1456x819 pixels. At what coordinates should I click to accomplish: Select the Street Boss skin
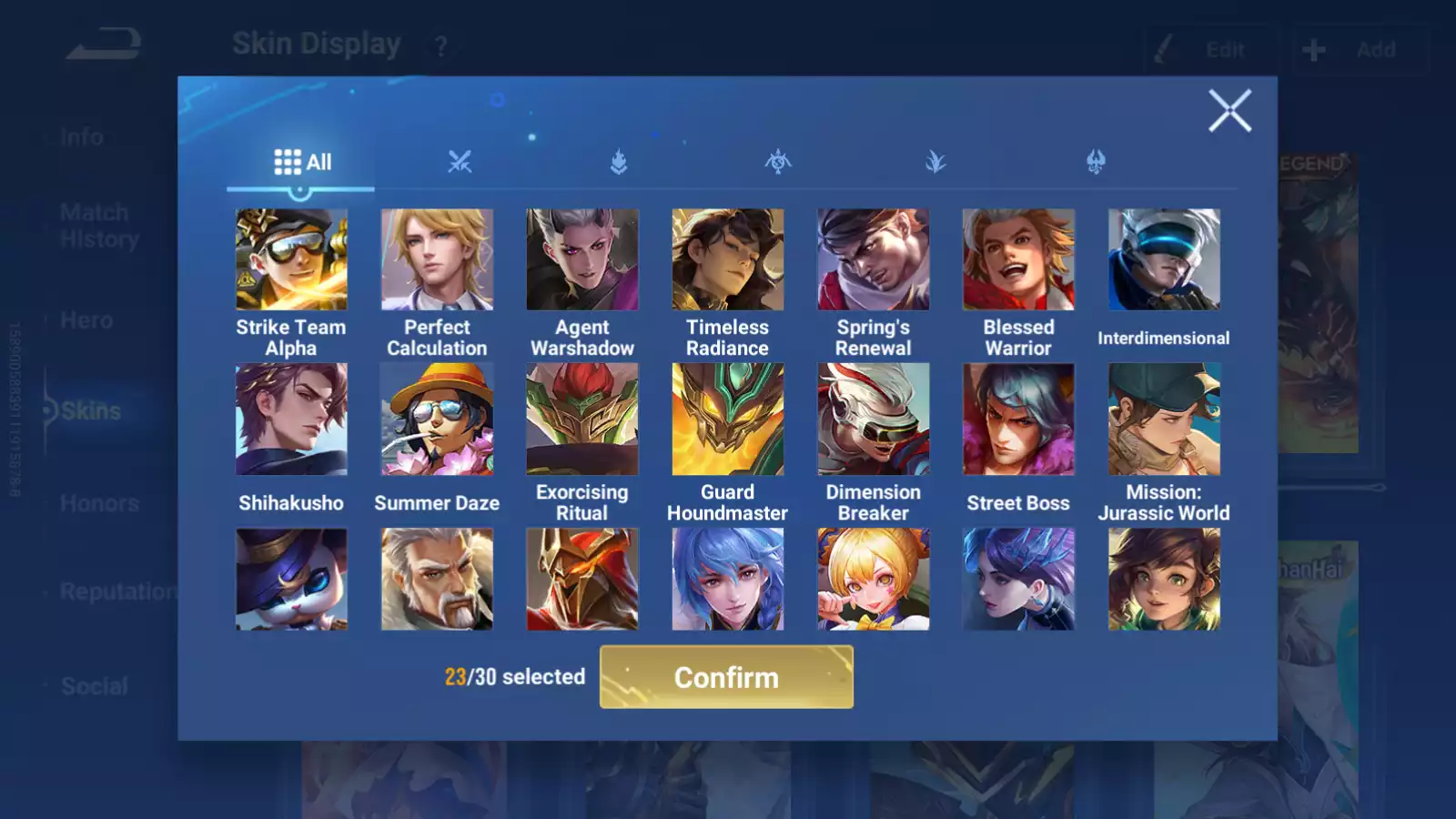(x=1018, y=420)
